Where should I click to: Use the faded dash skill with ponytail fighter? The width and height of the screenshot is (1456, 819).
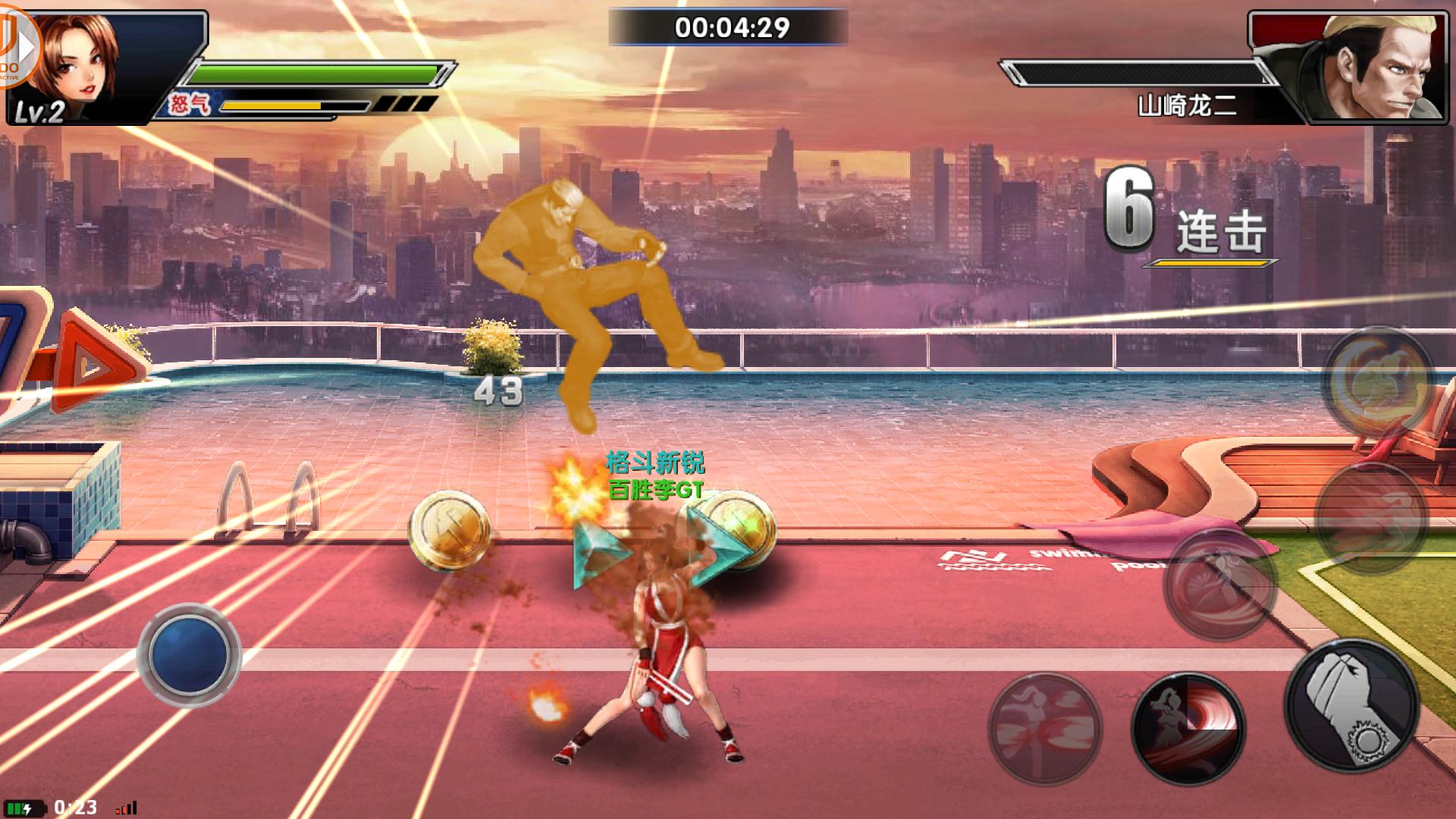1045,726
